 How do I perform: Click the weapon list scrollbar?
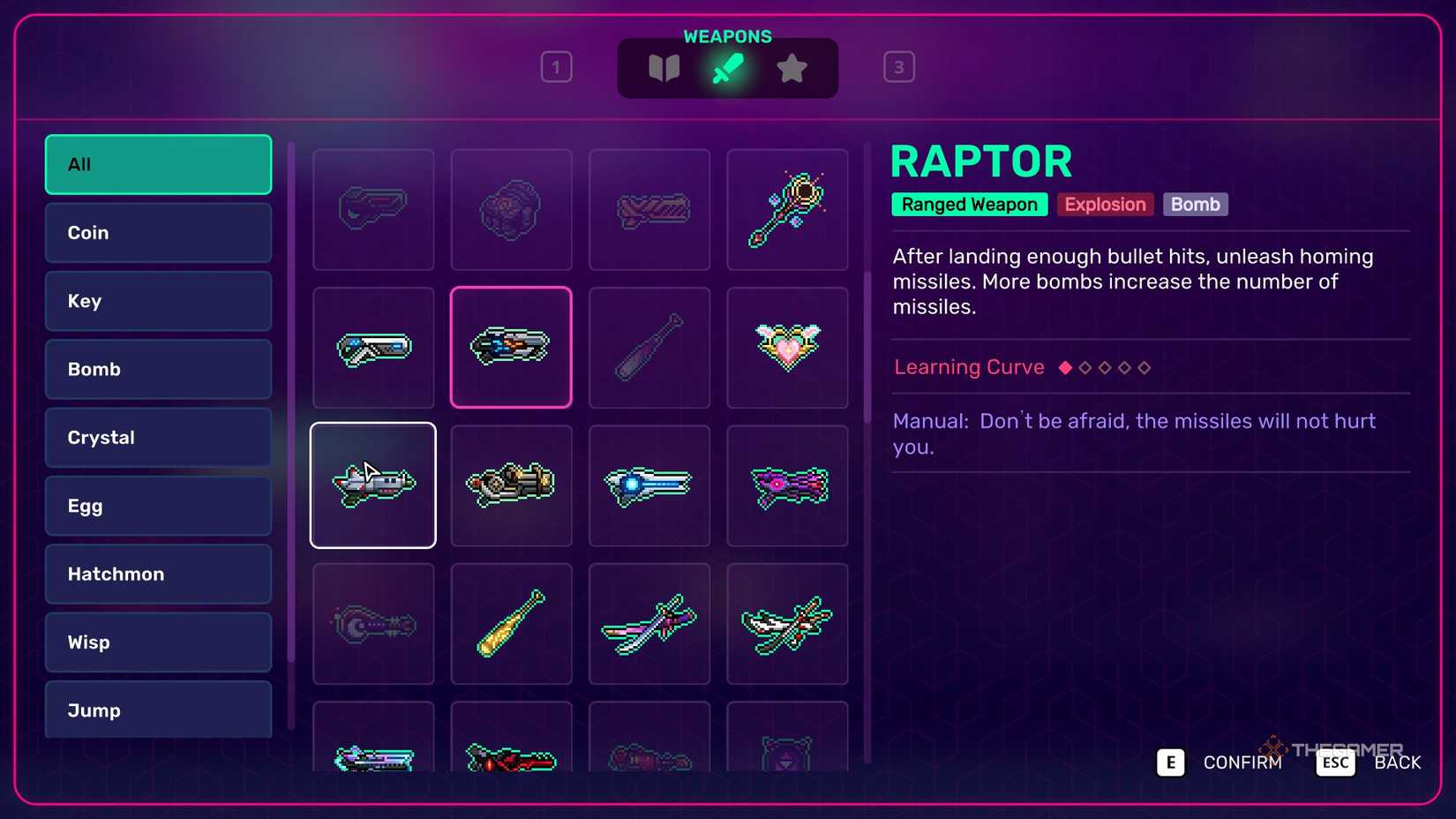point(291,397)
